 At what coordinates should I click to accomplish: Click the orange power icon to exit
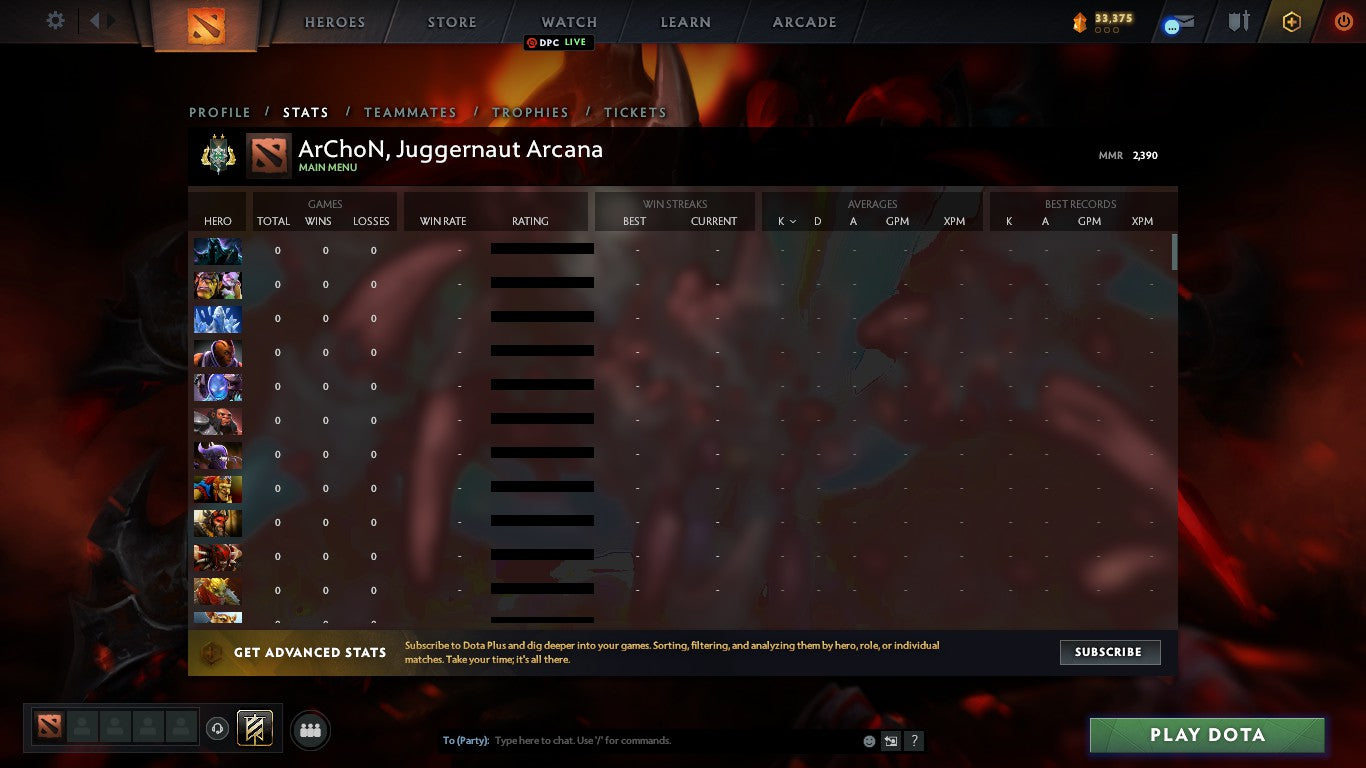[1343, 21]
